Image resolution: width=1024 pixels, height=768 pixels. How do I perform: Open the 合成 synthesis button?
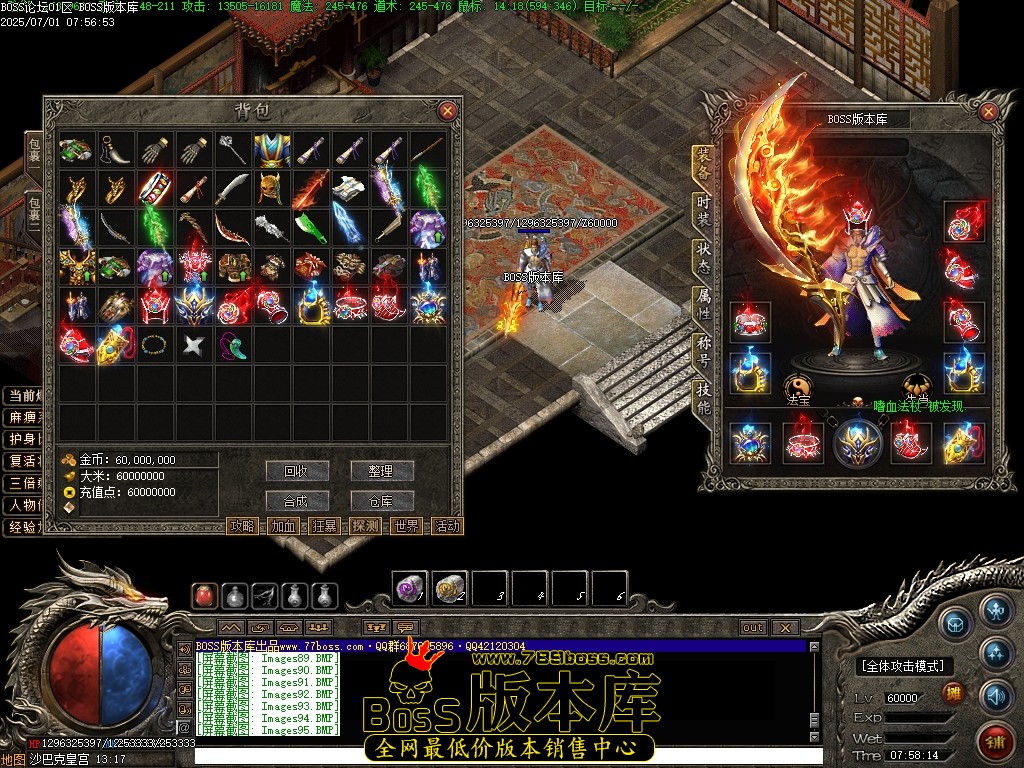(x=297, y=501)
